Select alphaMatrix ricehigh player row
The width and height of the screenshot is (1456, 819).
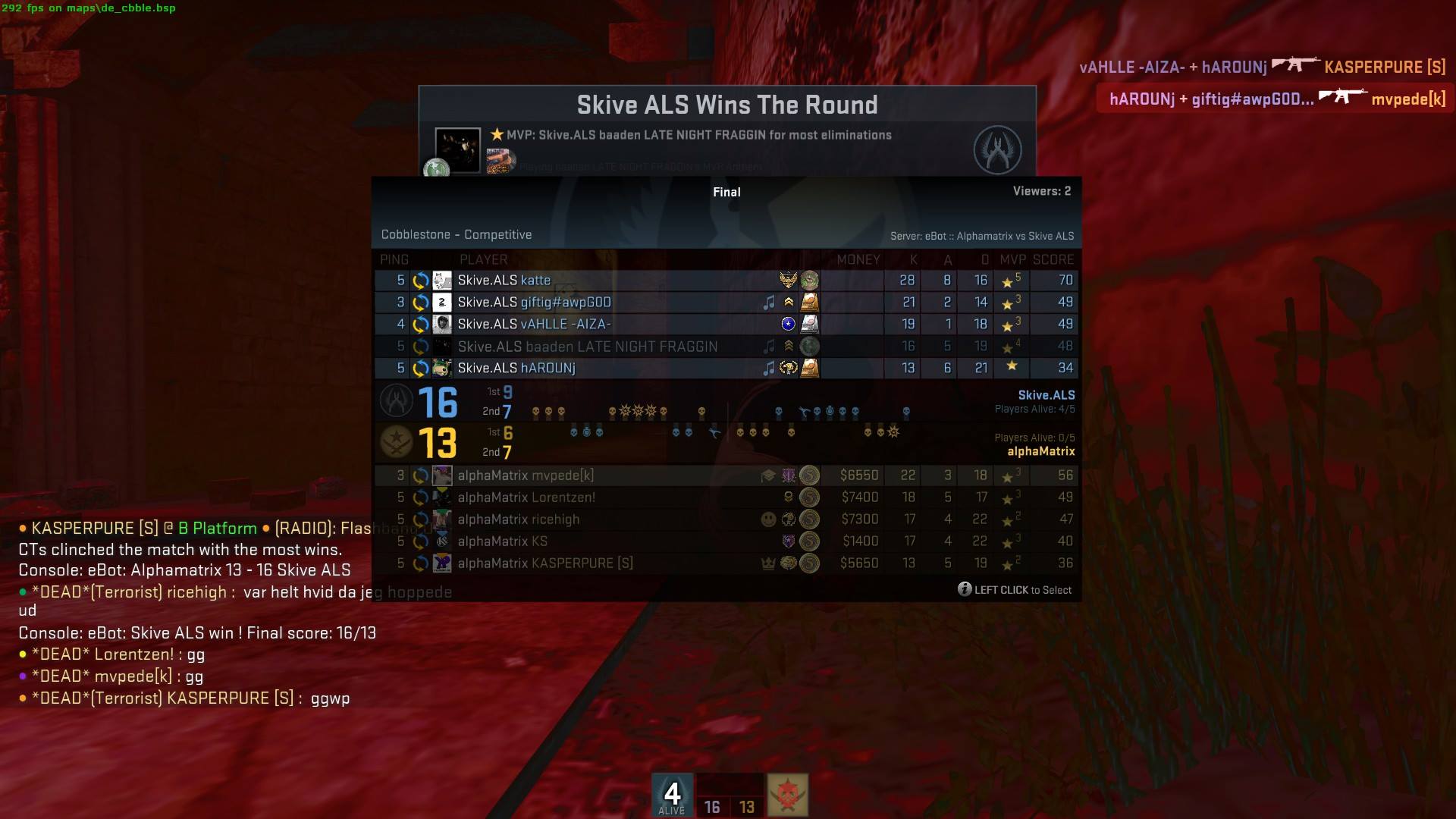[x=607, y=519]
